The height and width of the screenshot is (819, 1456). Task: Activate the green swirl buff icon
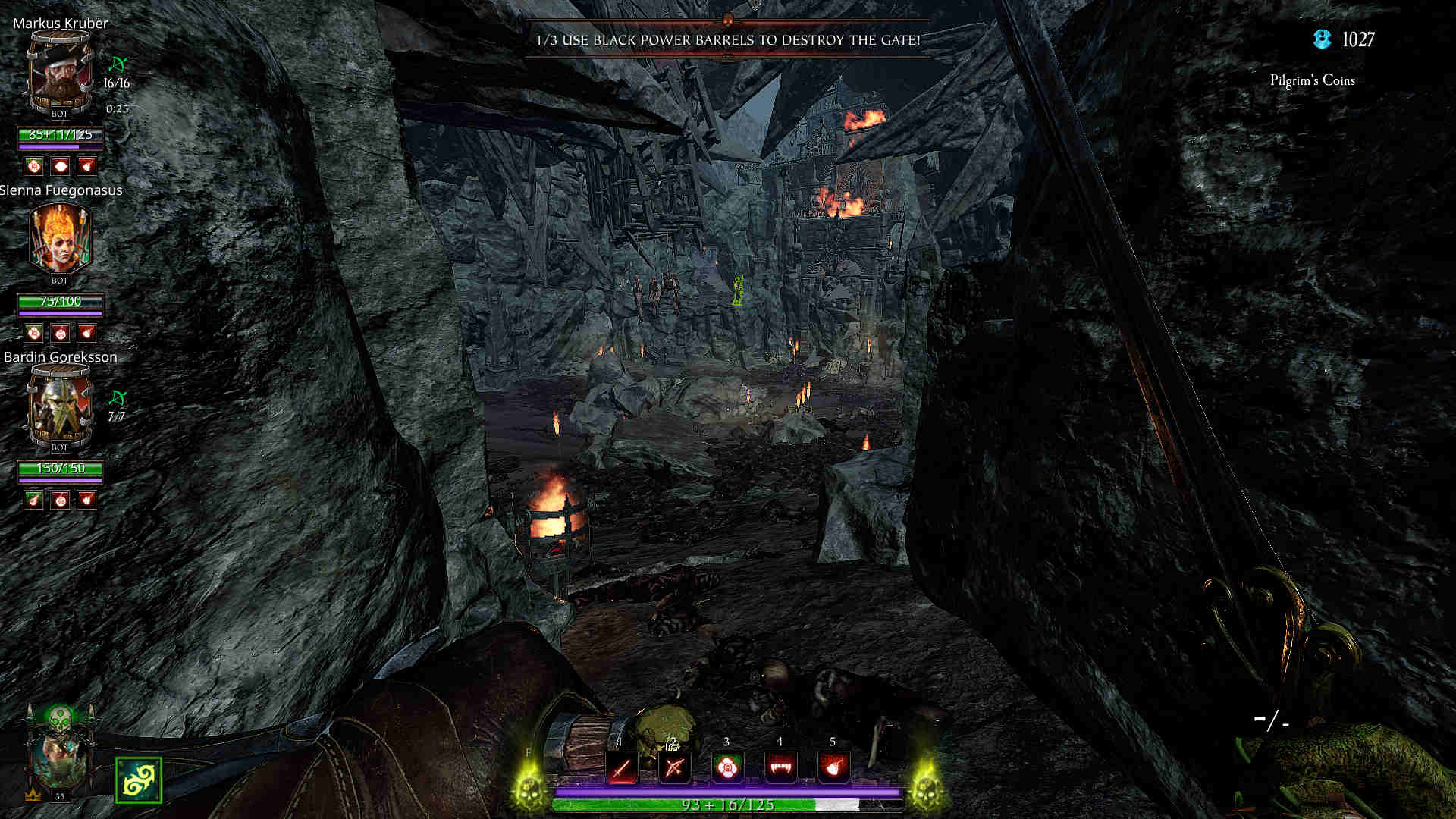[138, 780]
